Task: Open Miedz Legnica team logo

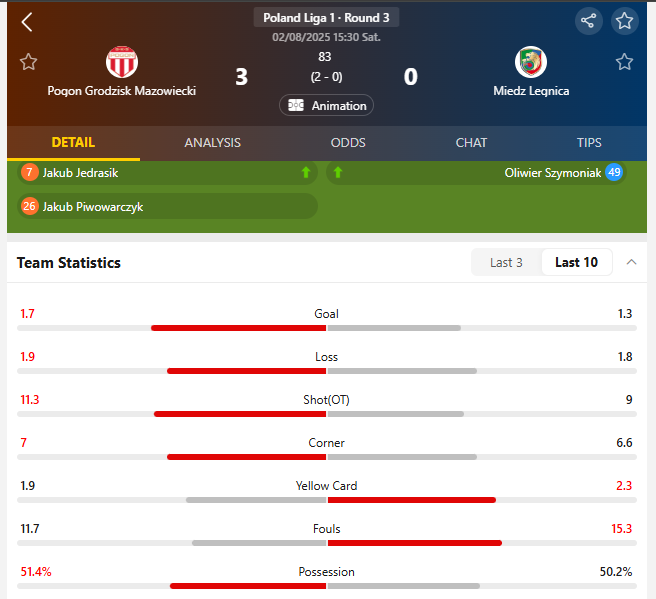Action: coord(530,62)
